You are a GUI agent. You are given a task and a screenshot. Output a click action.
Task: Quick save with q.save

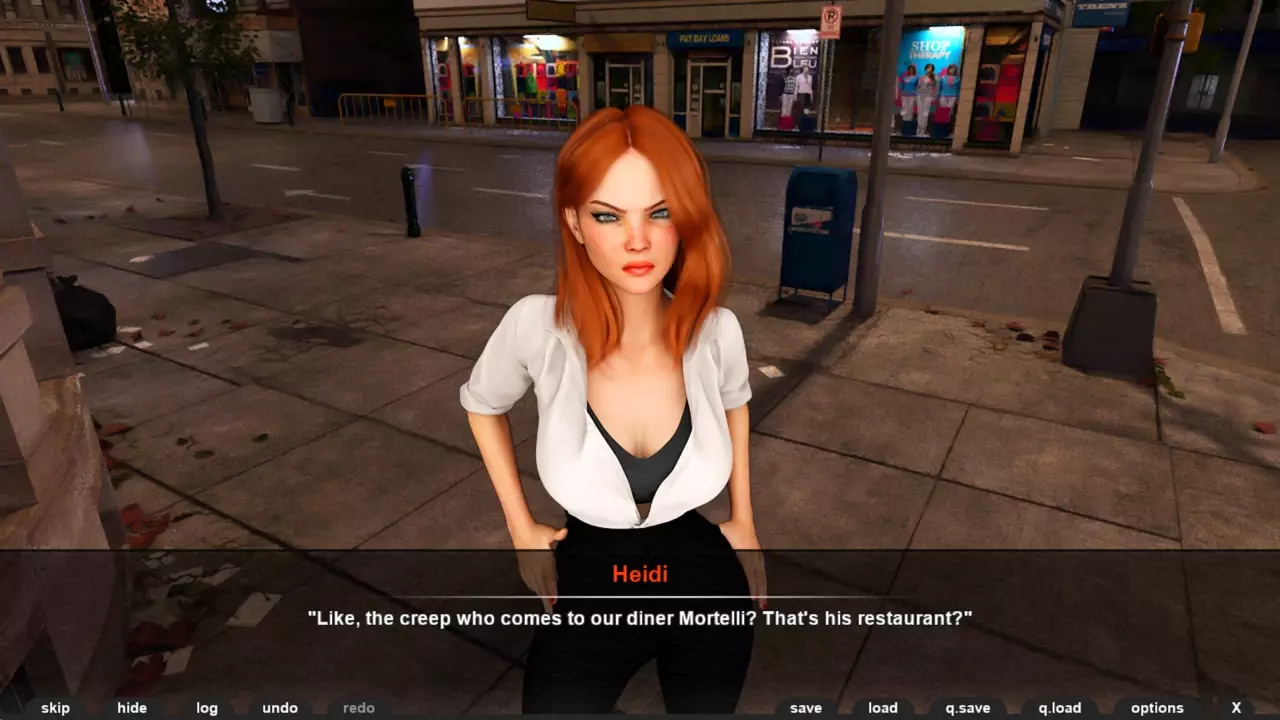(x=968, y=708)
